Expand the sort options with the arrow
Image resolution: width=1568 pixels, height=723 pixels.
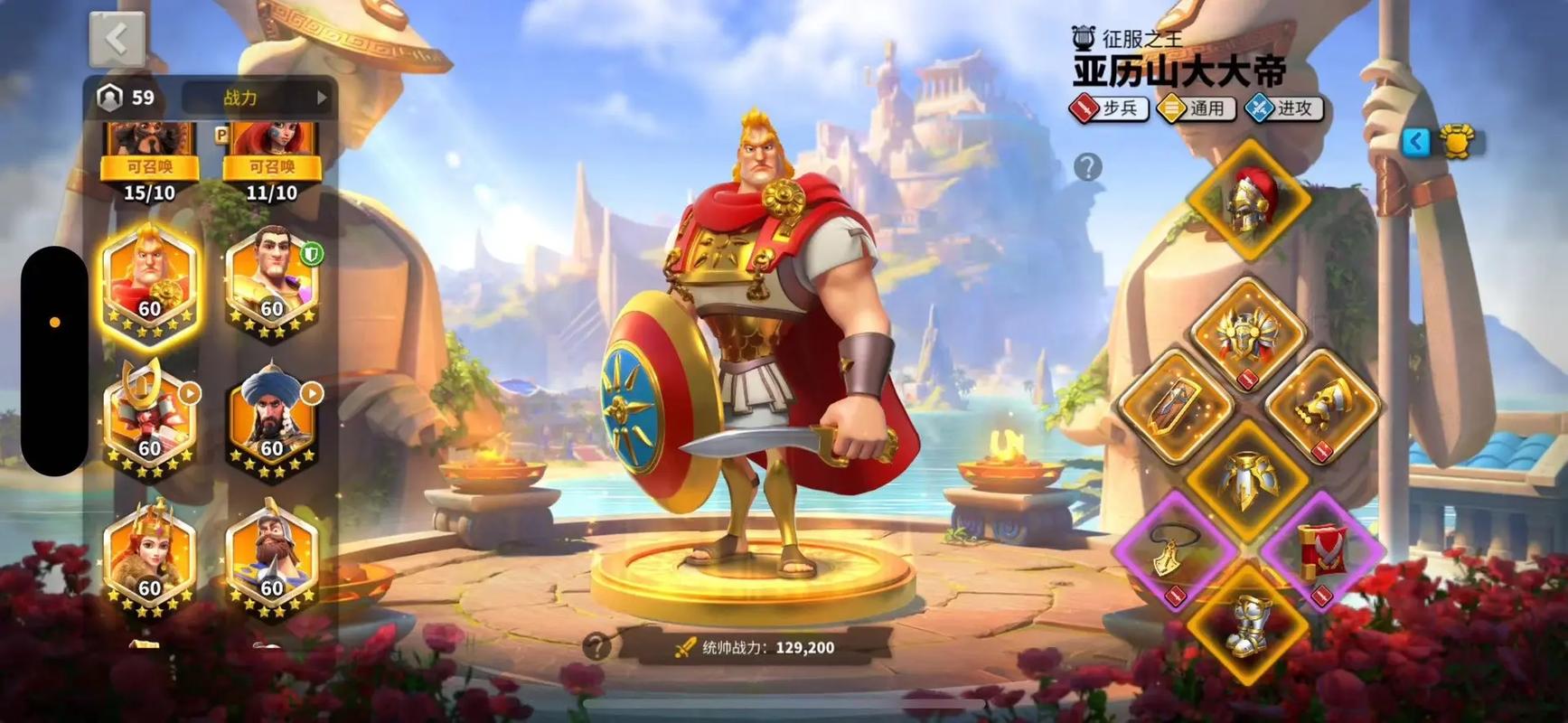[323, 99]
